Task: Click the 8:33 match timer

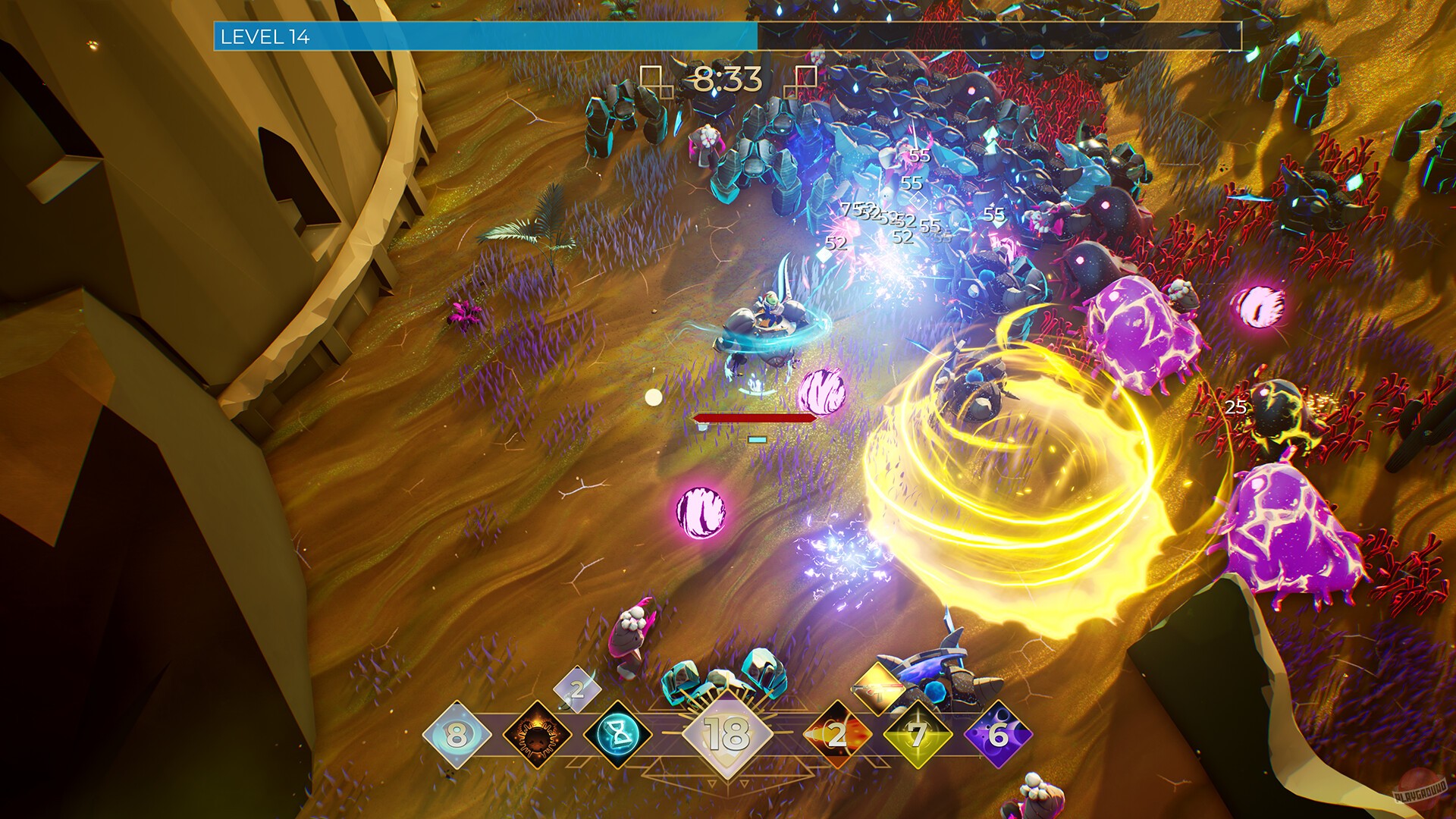Action: point(726,78)
